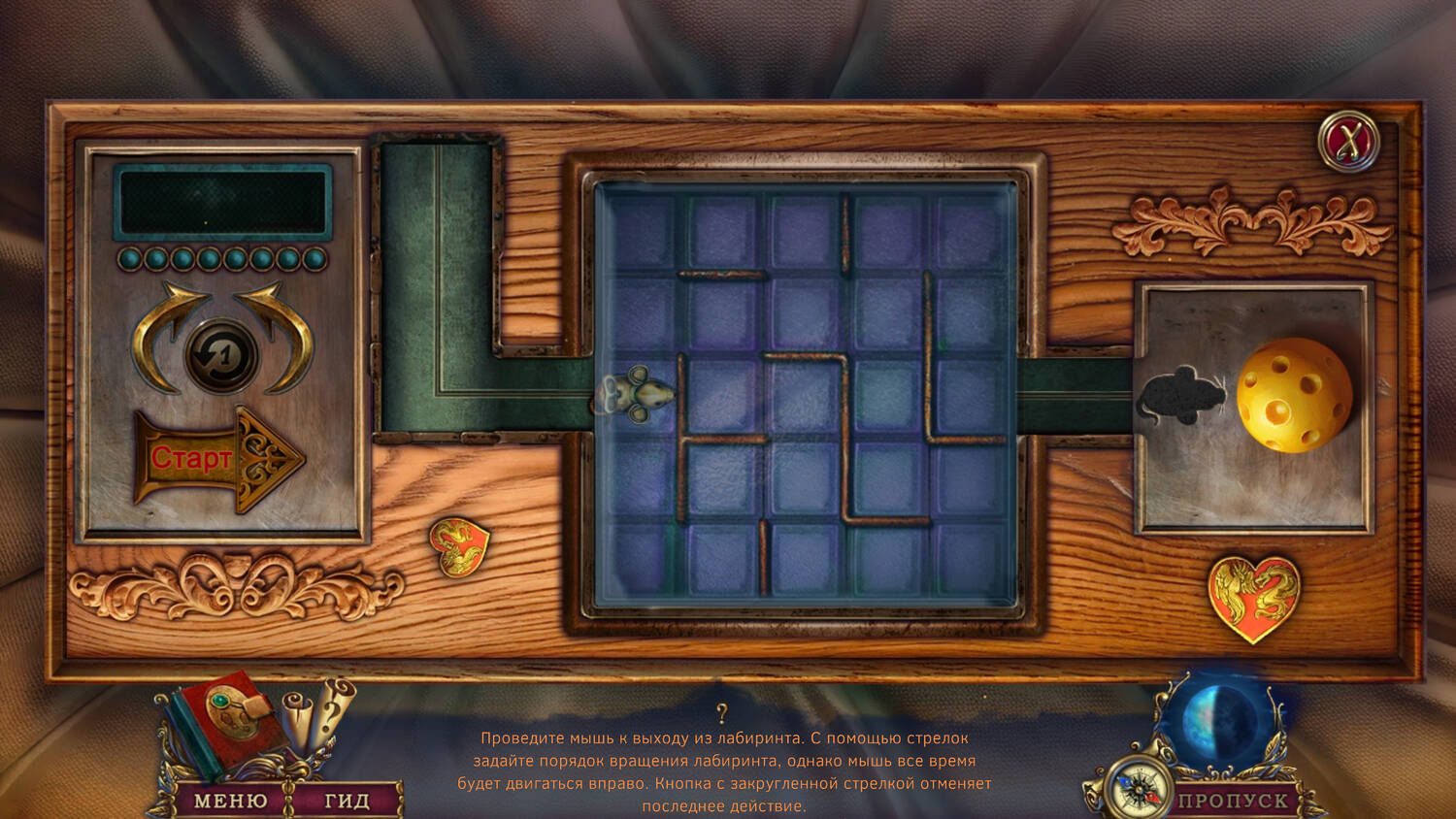Rotate the maze with the right curved arrow

click(282, 331)
